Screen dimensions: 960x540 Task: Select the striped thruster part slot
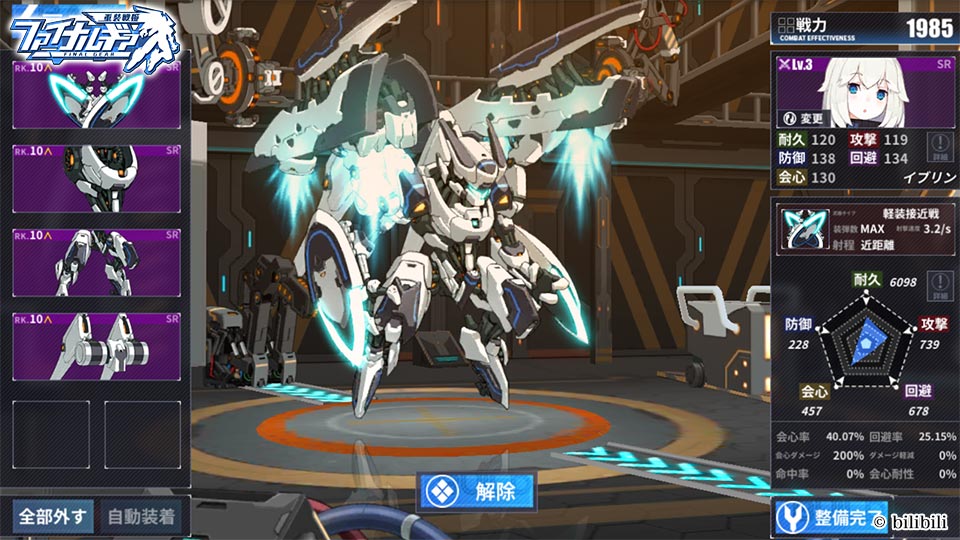(96, 346)
